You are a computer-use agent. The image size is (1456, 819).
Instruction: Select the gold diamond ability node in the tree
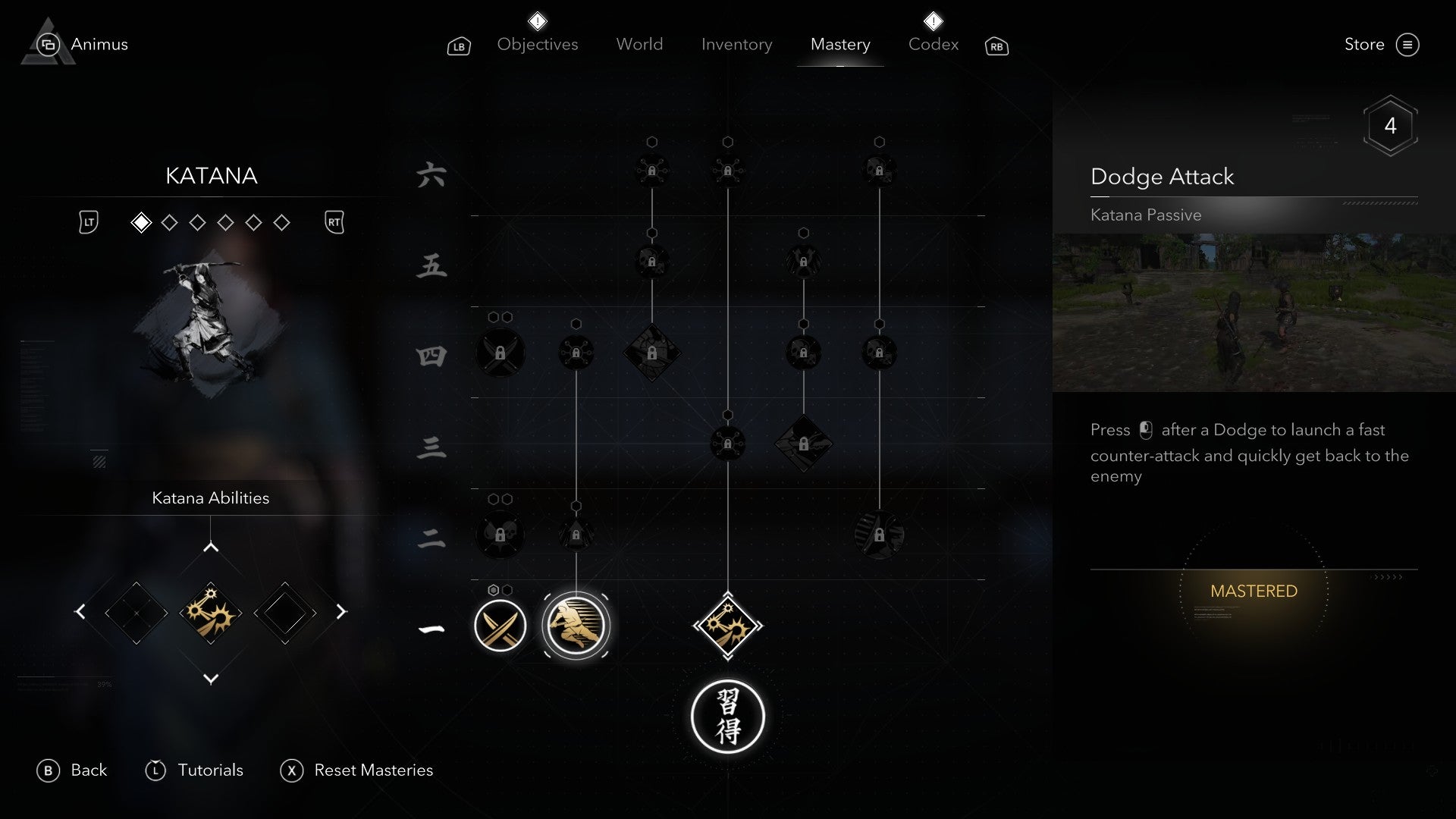coord(728,626)
